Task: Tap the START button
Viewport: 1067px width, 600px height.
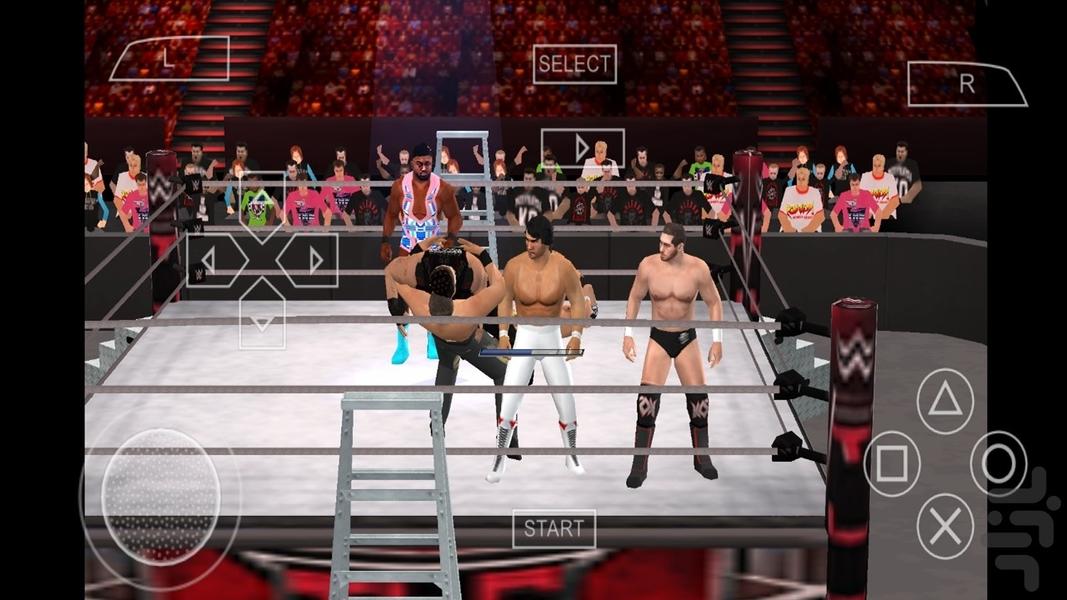Action: click(x=554, y=529)
